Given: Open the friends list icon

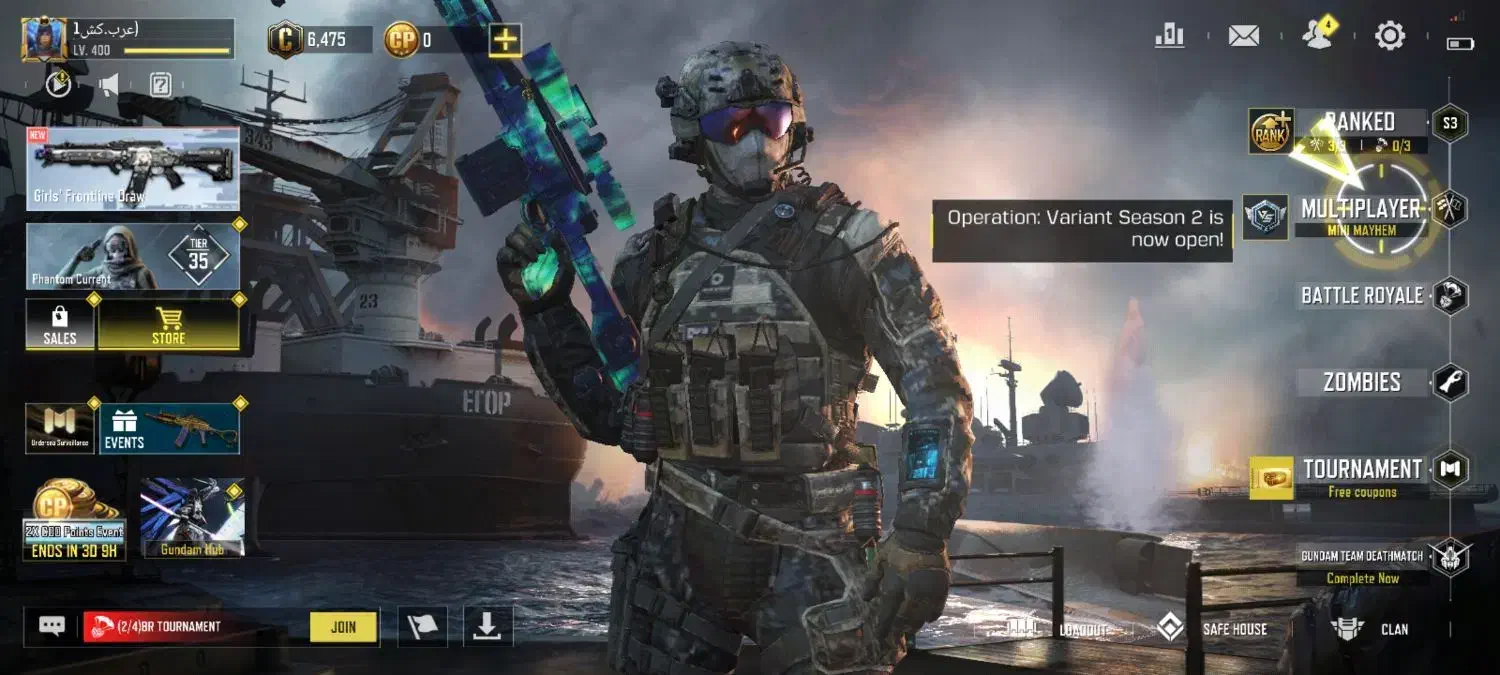Looking at the screenshot, I should point(1317,36).
